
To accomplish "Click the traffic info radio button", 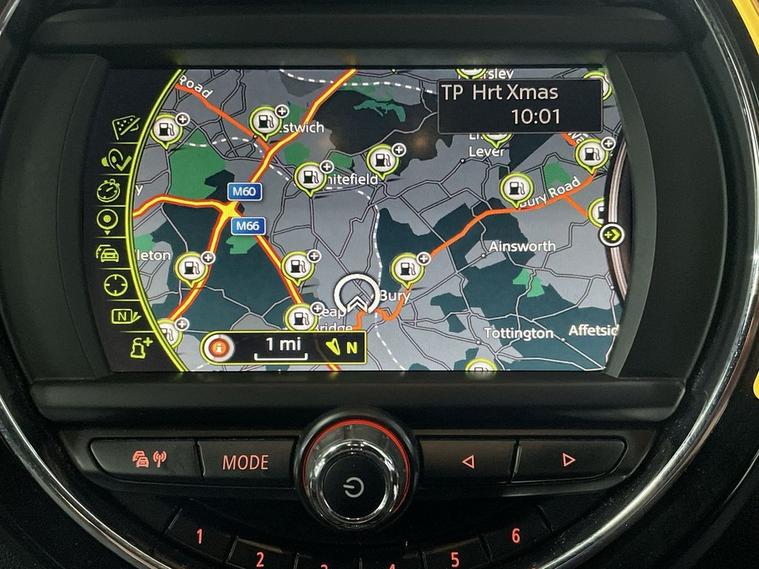I will click(151, 460).
